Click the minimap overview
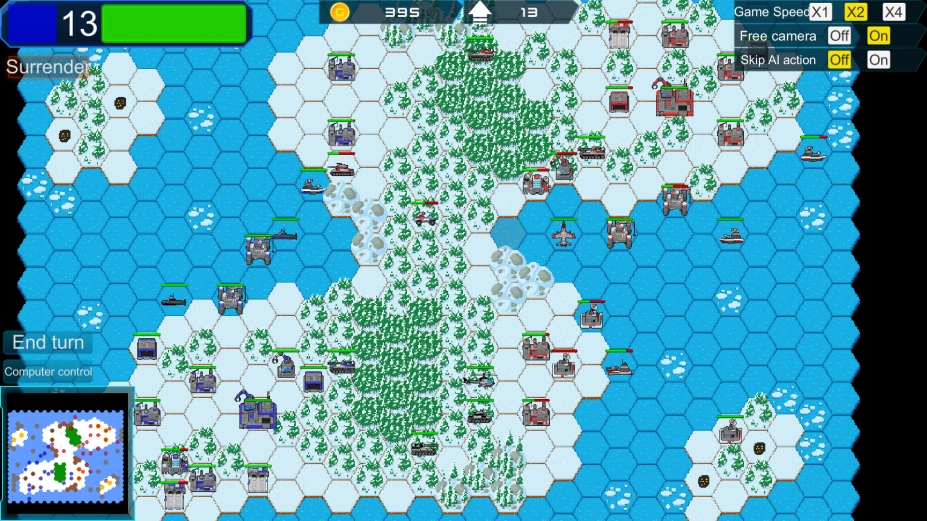Viewport: 927px width, 521px height. coord(66,453)
